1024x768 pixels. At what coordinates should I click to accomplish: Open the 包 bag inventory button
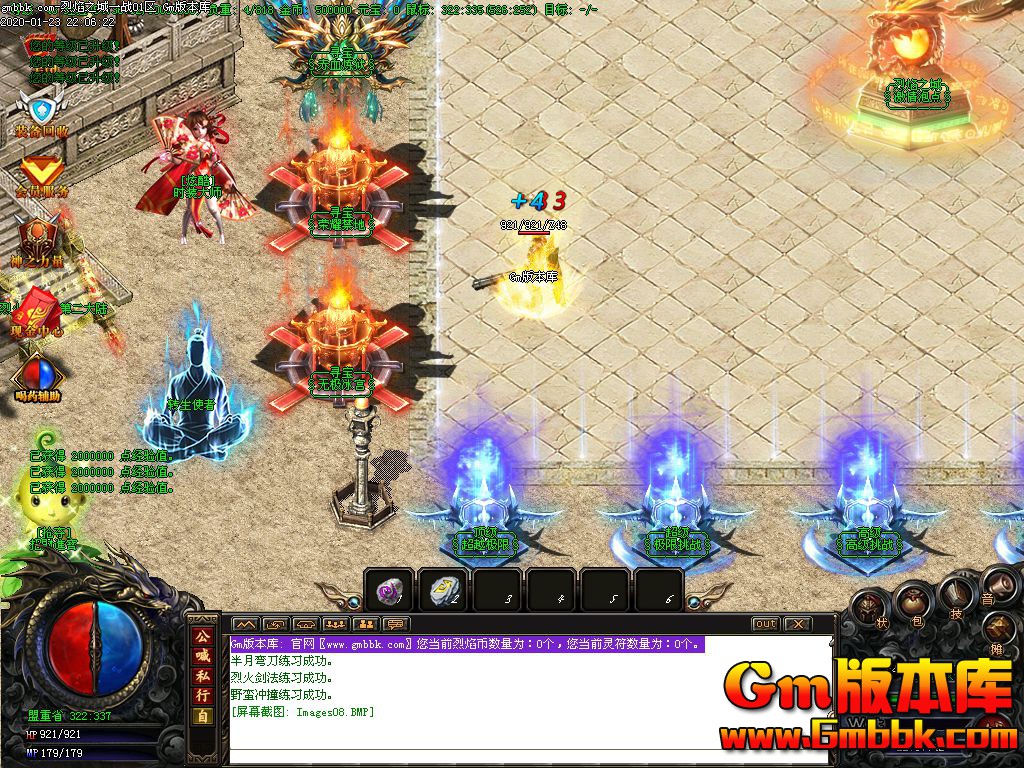(x=913, y=601)
